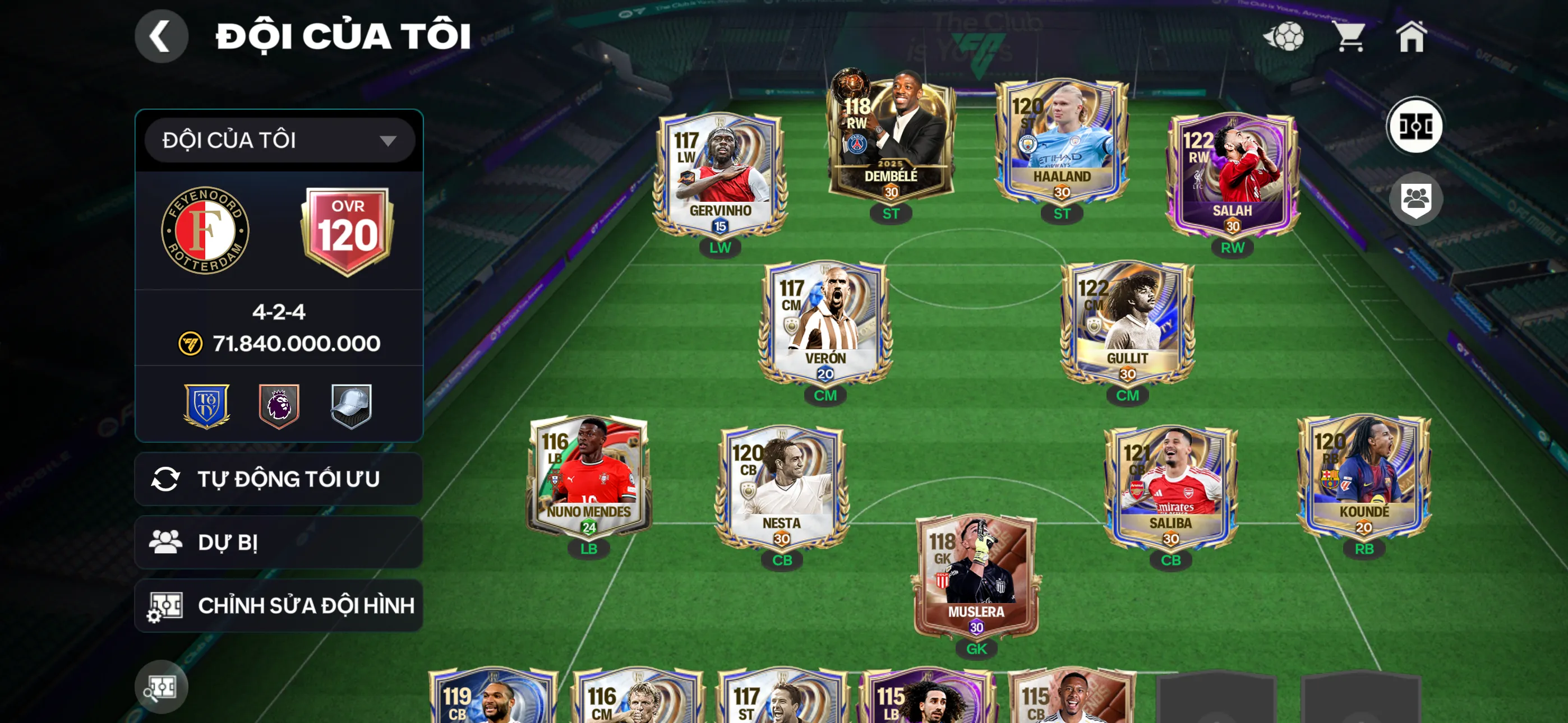The height and width of the screenshot is (723, 1568).
Task: Expand the ĐỘI CỦA TÔI team dropdown
Action: click(x=279, y=139)
